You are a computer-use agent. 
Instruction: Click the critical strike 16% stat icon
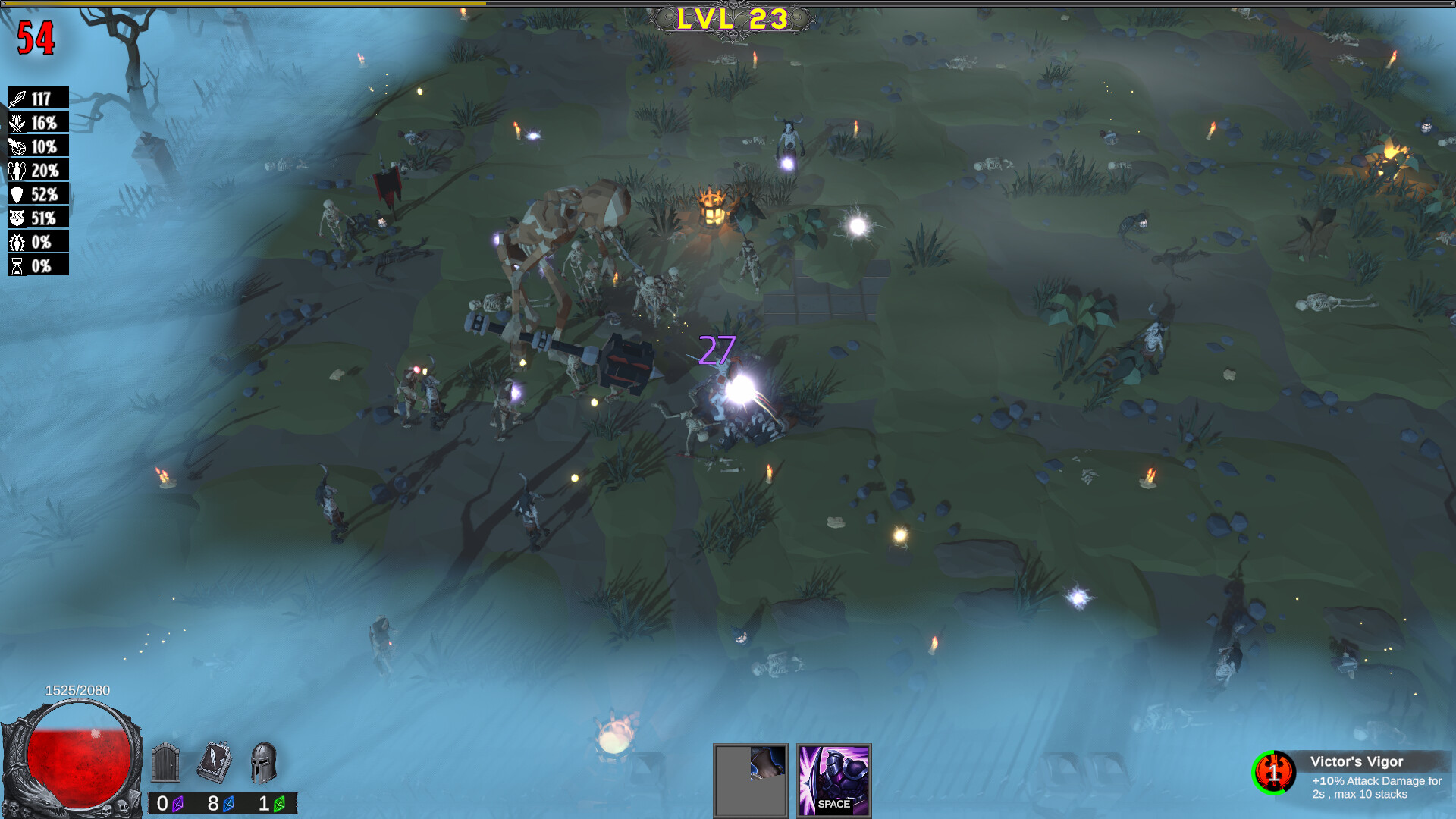click(x=19, y=122)
